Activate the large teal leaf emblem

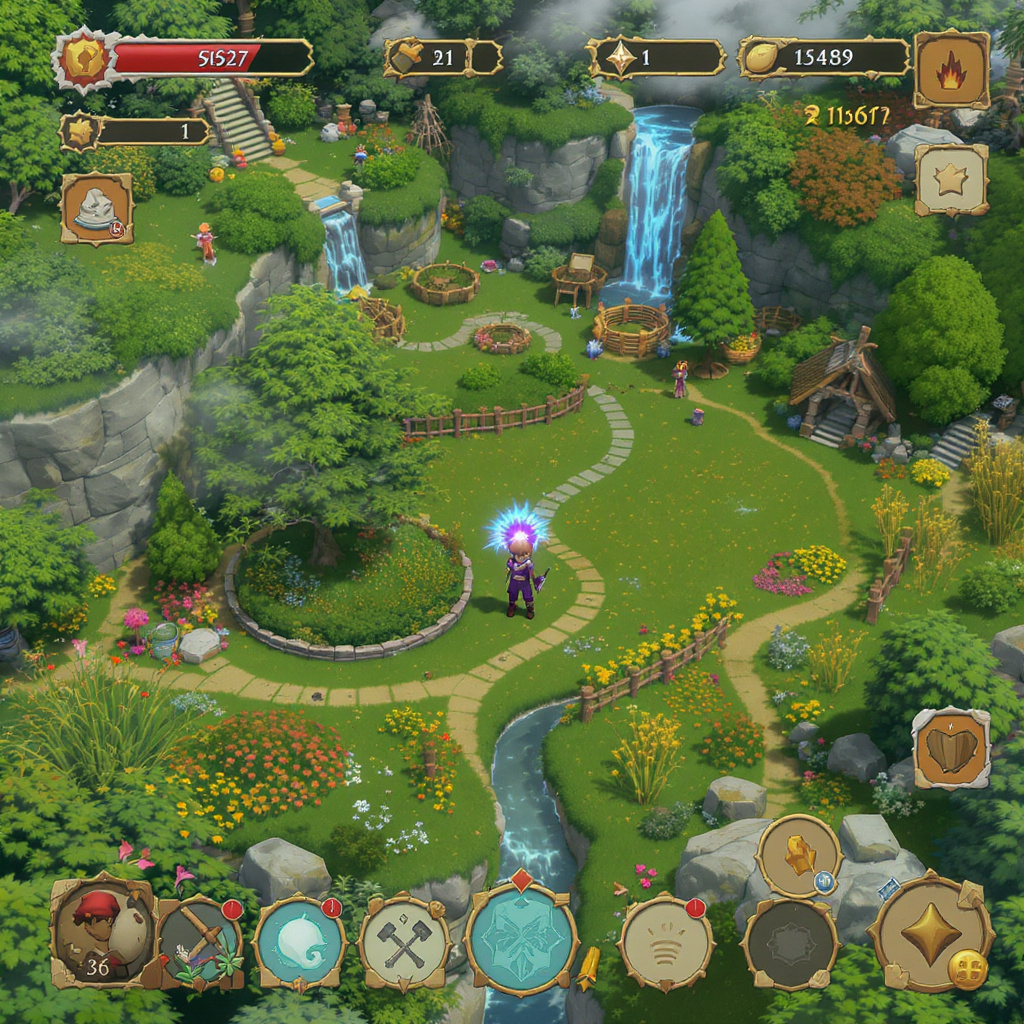coord(521,937)
